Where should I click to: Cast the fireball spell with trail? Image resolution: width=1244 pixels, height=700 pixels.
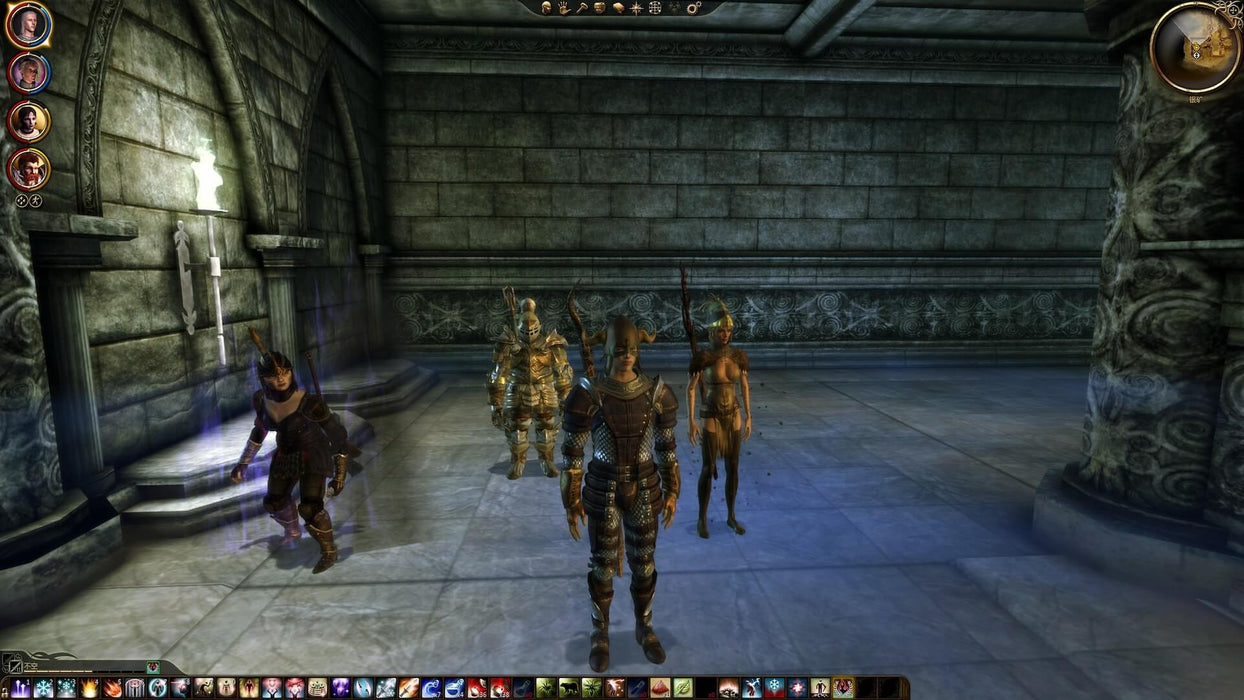112,688
